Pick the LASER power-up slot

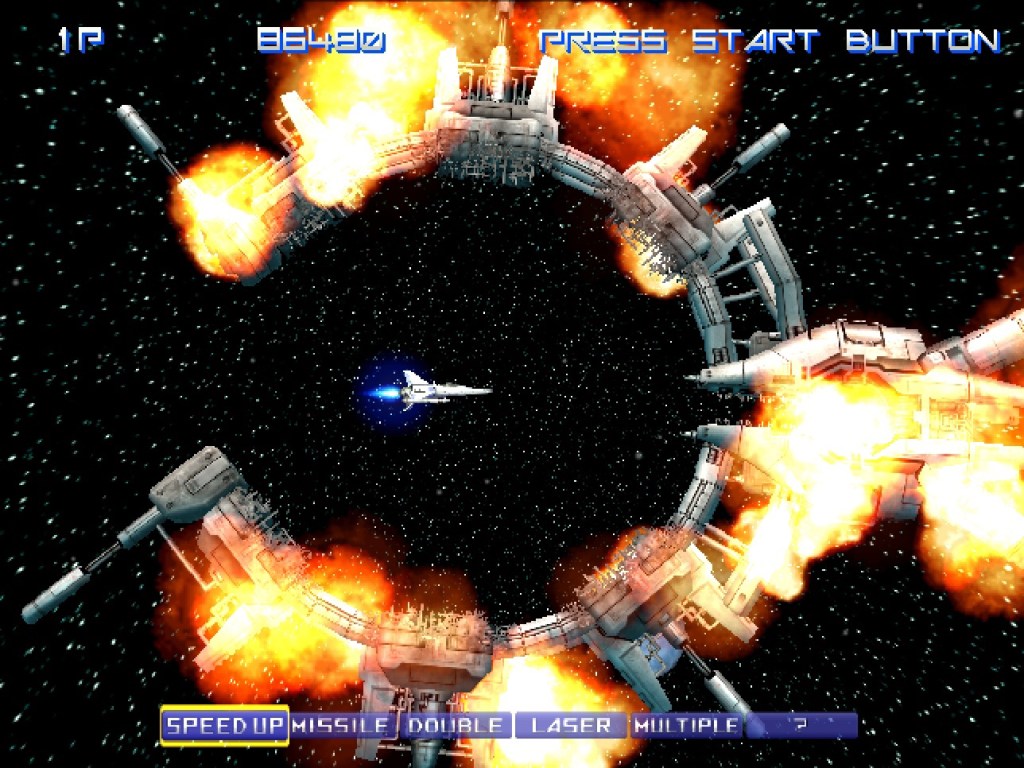[x=571, y=726]
